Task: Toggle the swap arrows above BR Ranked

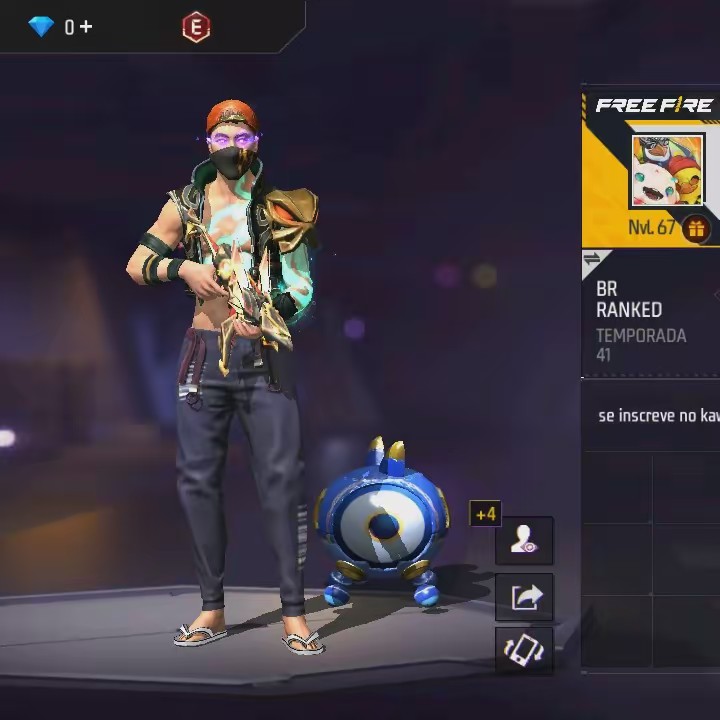Action: pos(592,260)
